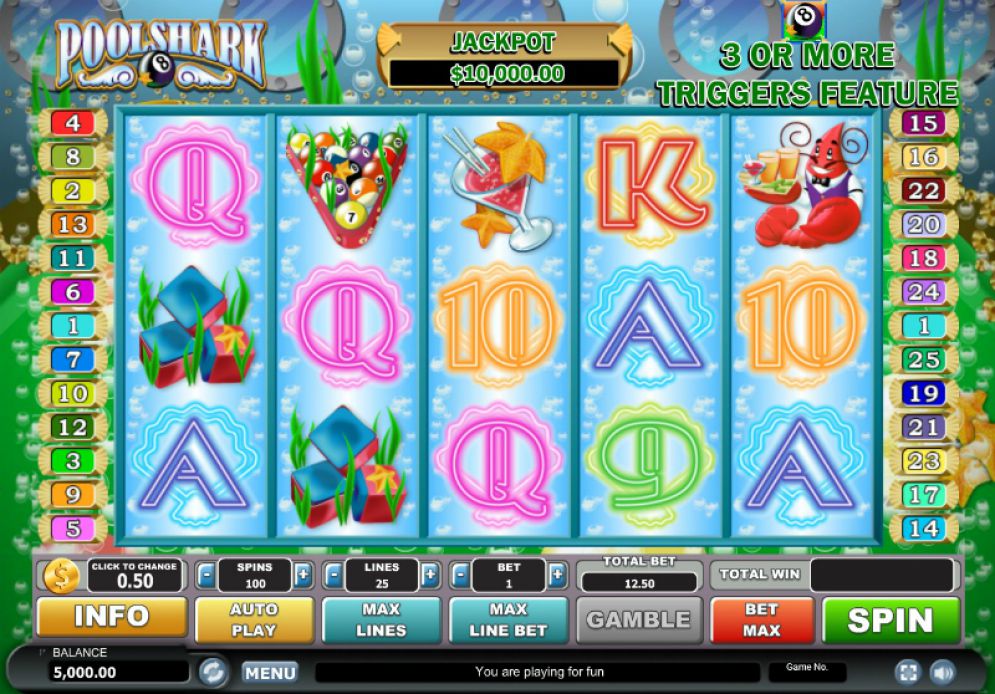Increase the number of auto spins
The width and height of the screenshot is (995, 694).
tap(303, 575)
